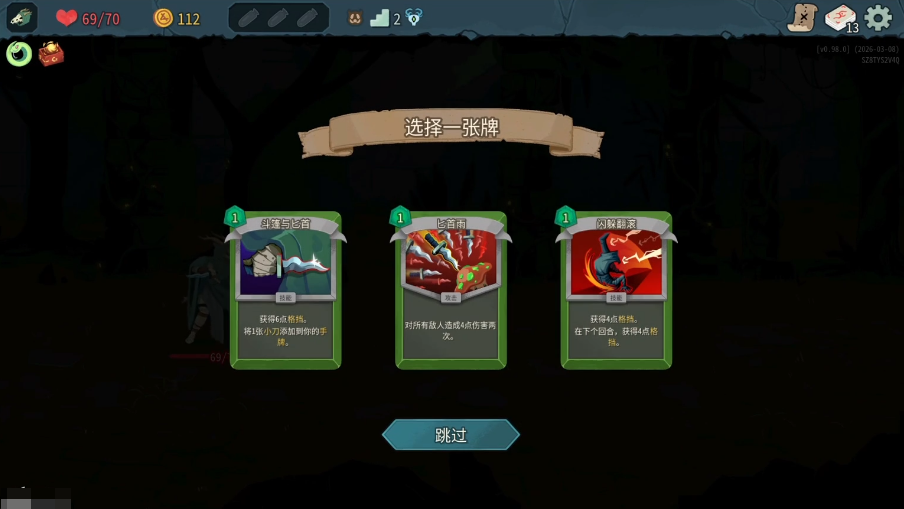The height and width of the screenshot is (509, 904).
Task: Check the gold coin icon
Action: point(163,18)
